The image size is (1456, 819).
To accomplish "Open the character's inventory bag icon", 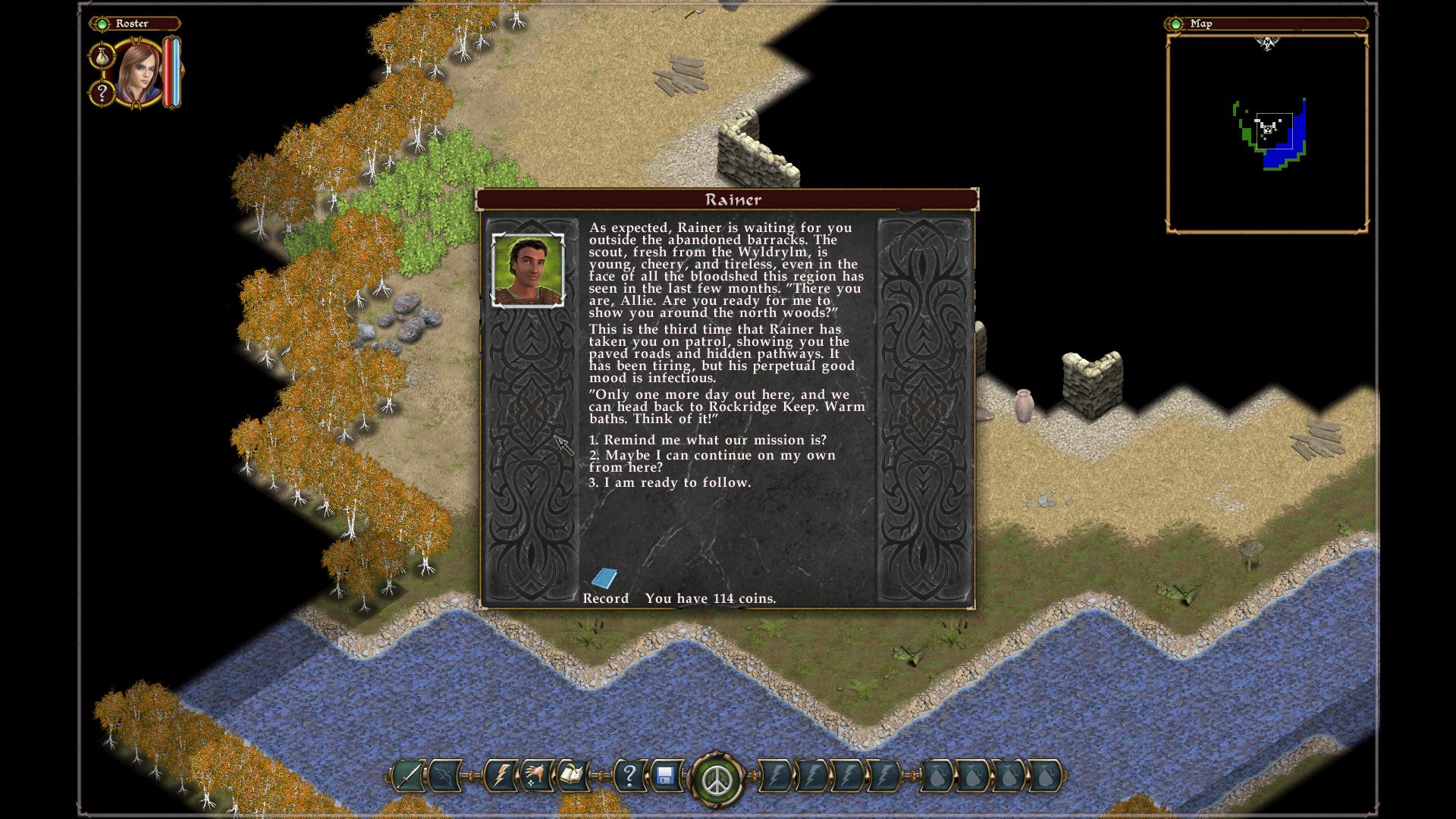I will 102,56.
